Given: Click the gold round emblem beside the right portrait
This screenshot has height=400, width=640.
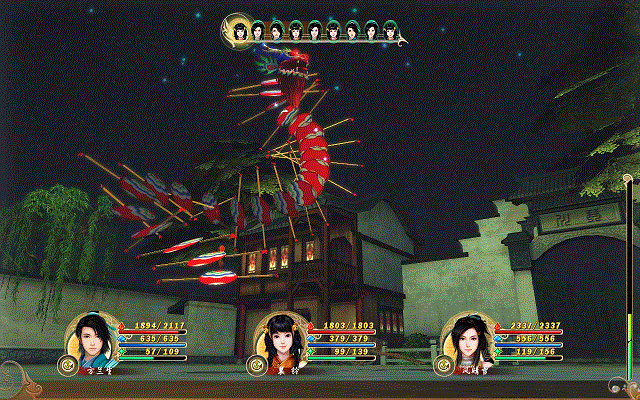Looking at the screenshot, I should pos(443,365).
